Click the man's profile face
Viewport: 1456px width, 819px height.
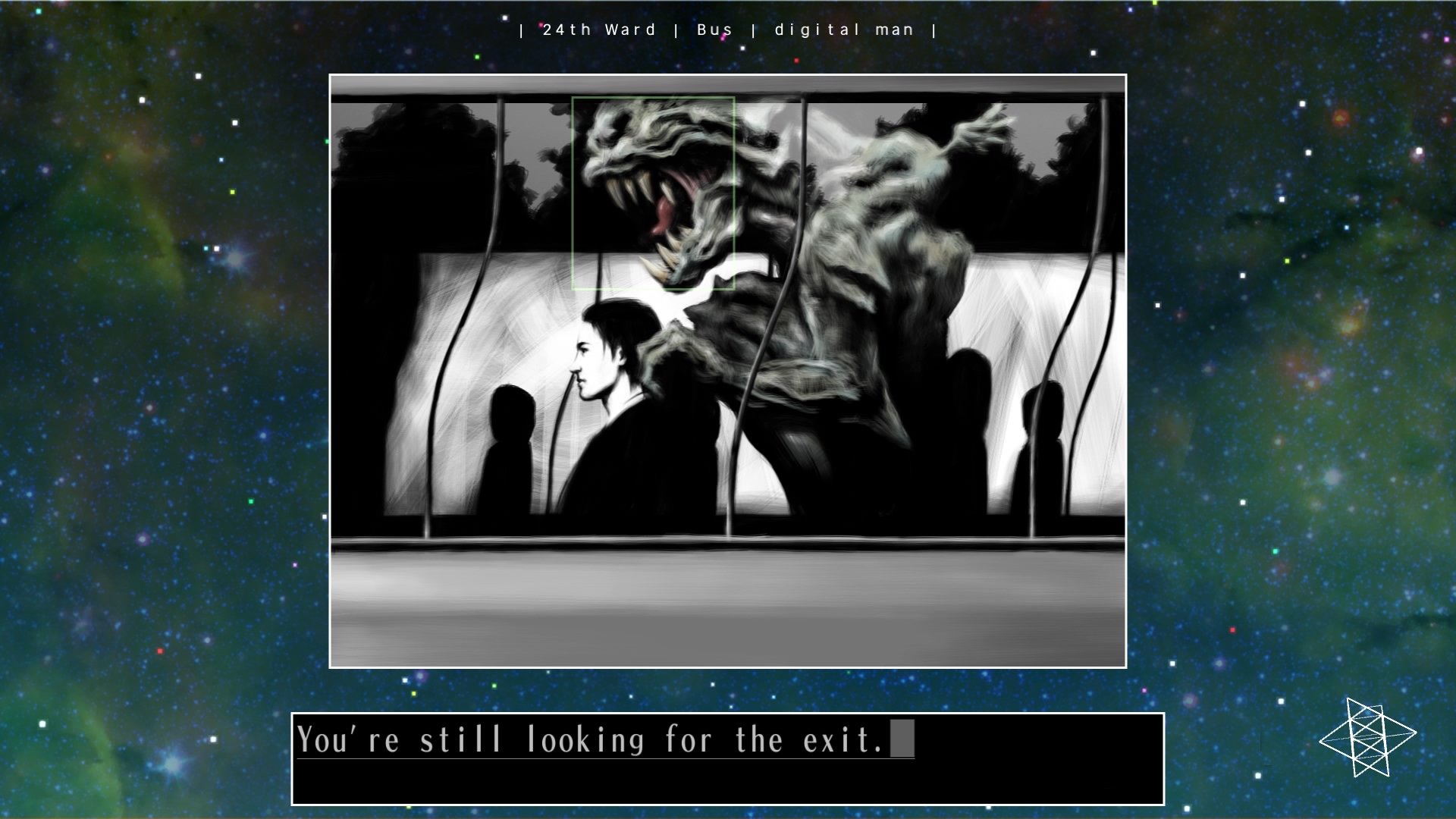588,356
